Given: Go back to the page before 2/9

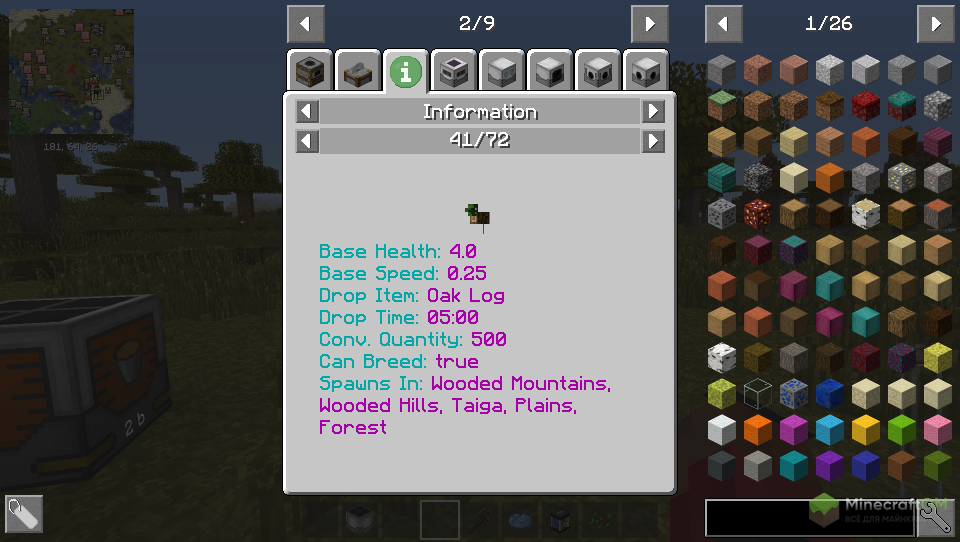Looking at the screenshot, I should point(305,23).
